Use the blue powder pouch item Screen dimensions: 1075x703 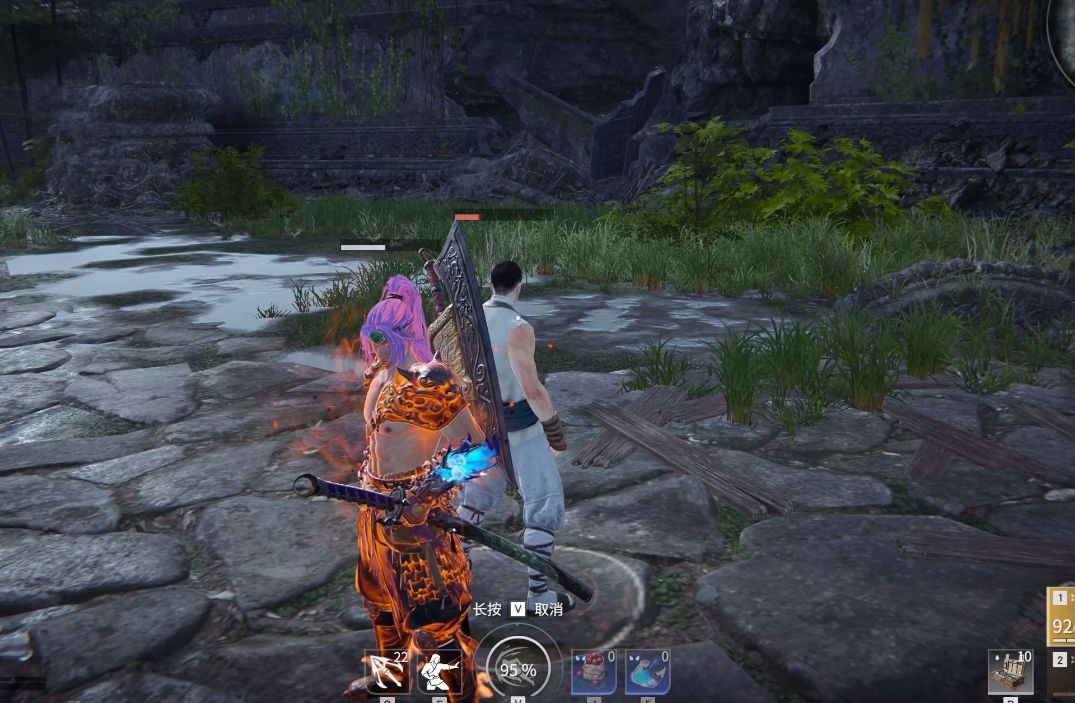(647, 671)
